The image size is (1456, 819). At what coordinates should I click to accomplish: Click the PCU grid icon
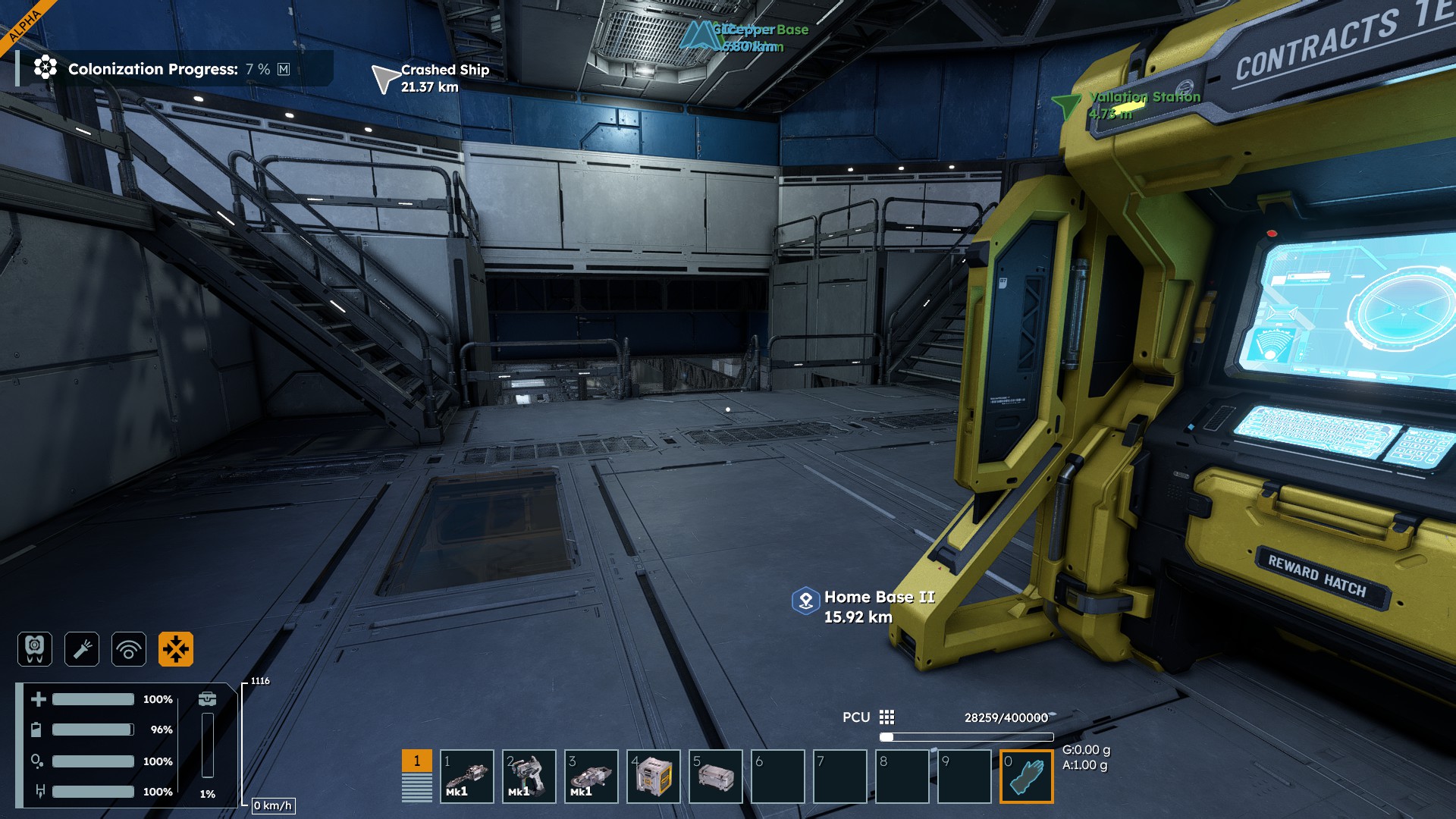pyautogui.click(x=886, y=717)
